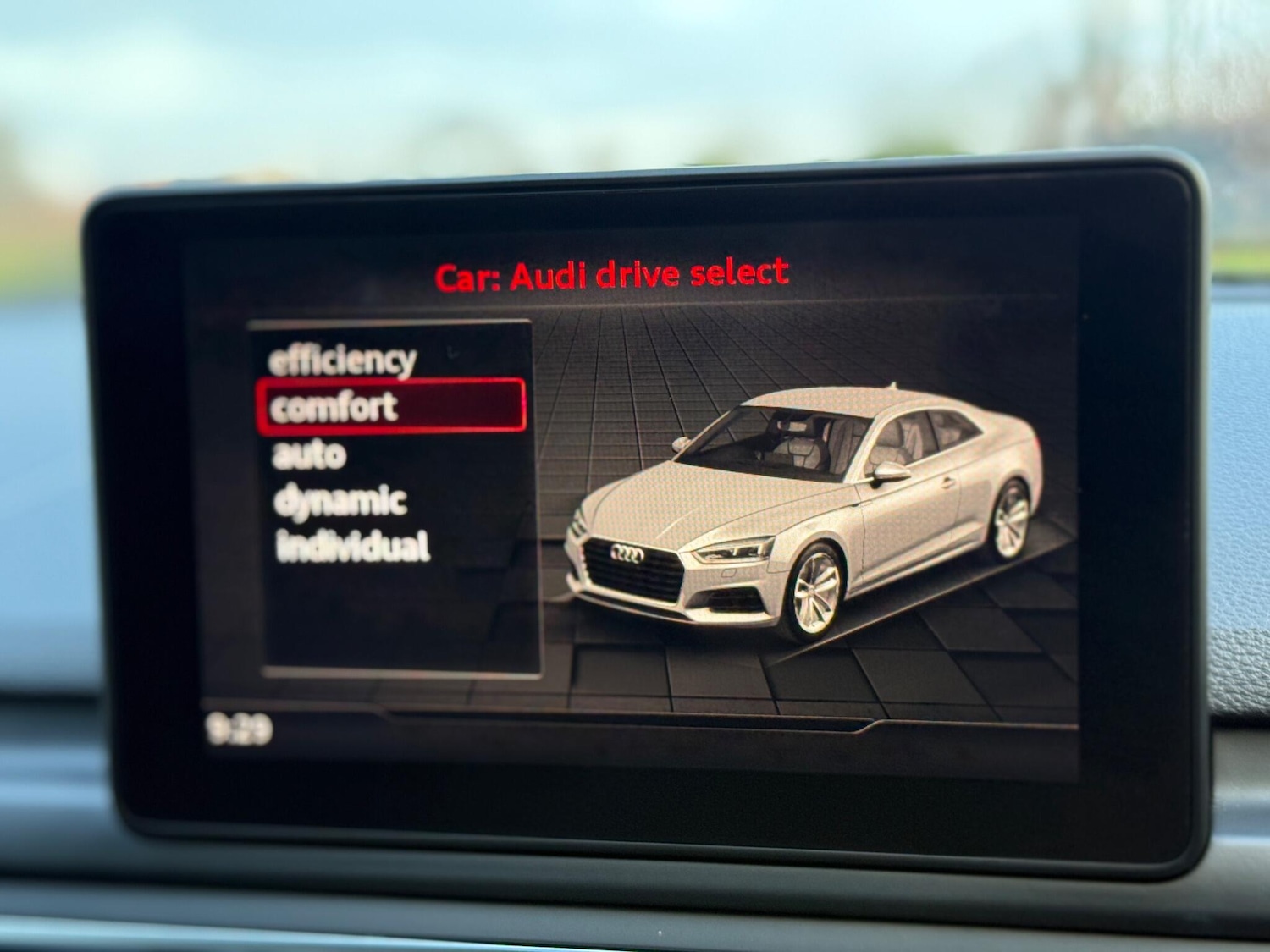The height and width of the screenshot is (952, 1270).
Task: Select the efficiency drive mode
Action: click(x=341, y=359)
